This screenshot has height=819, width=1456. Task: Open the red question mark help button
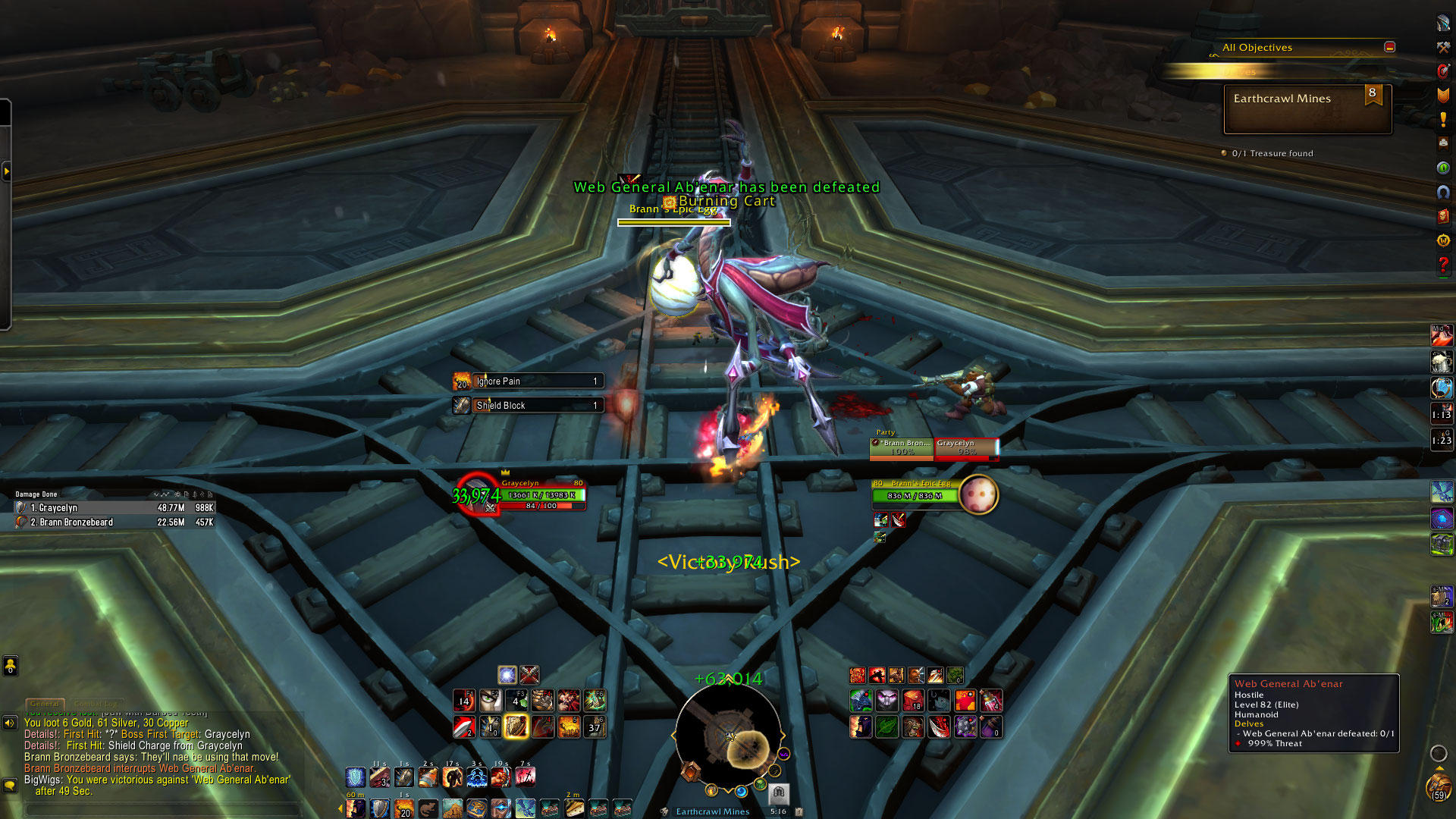pos(1443,265)
